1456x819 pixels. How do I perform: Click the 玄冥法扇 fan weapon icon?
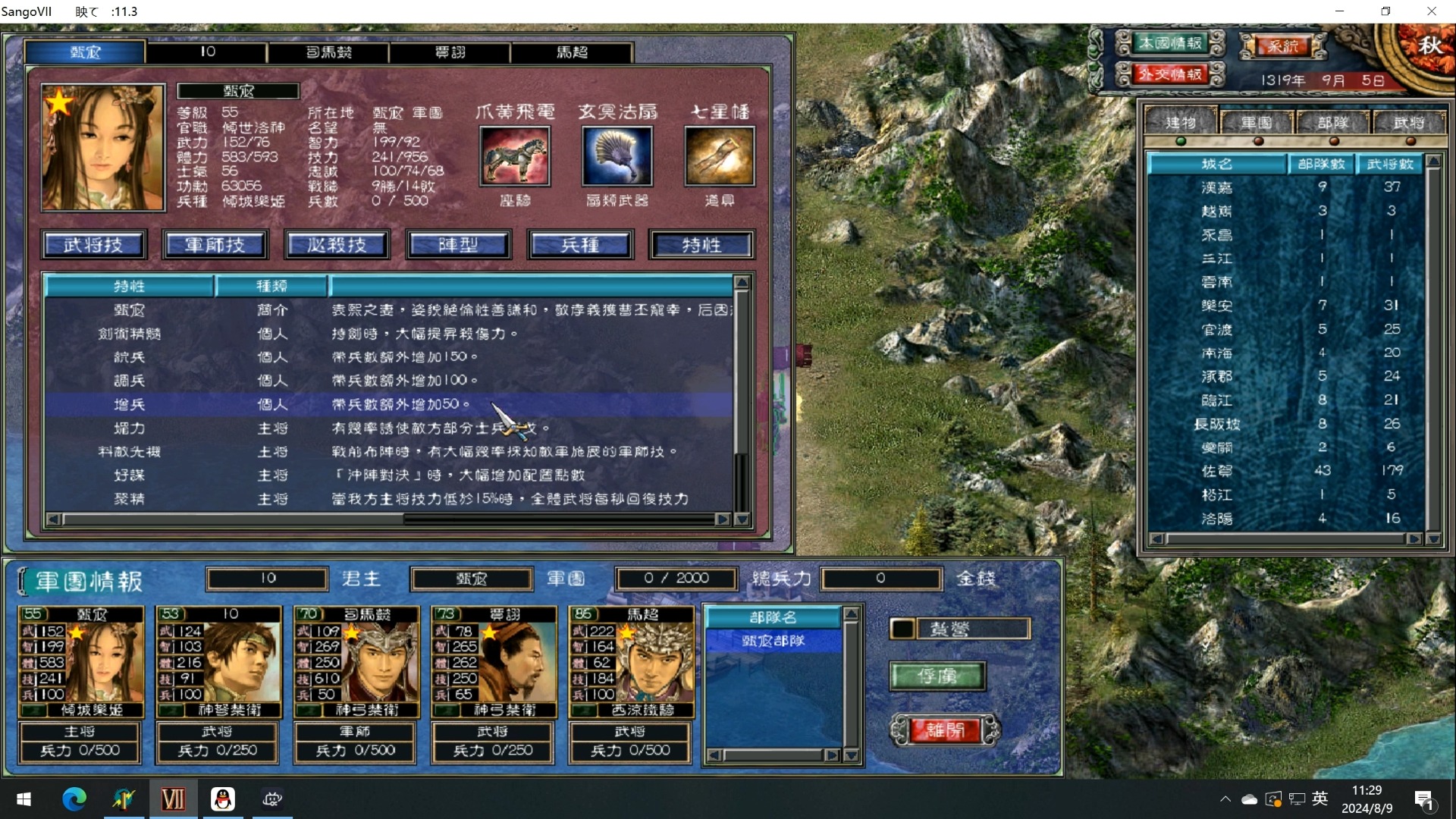point(617,157)
